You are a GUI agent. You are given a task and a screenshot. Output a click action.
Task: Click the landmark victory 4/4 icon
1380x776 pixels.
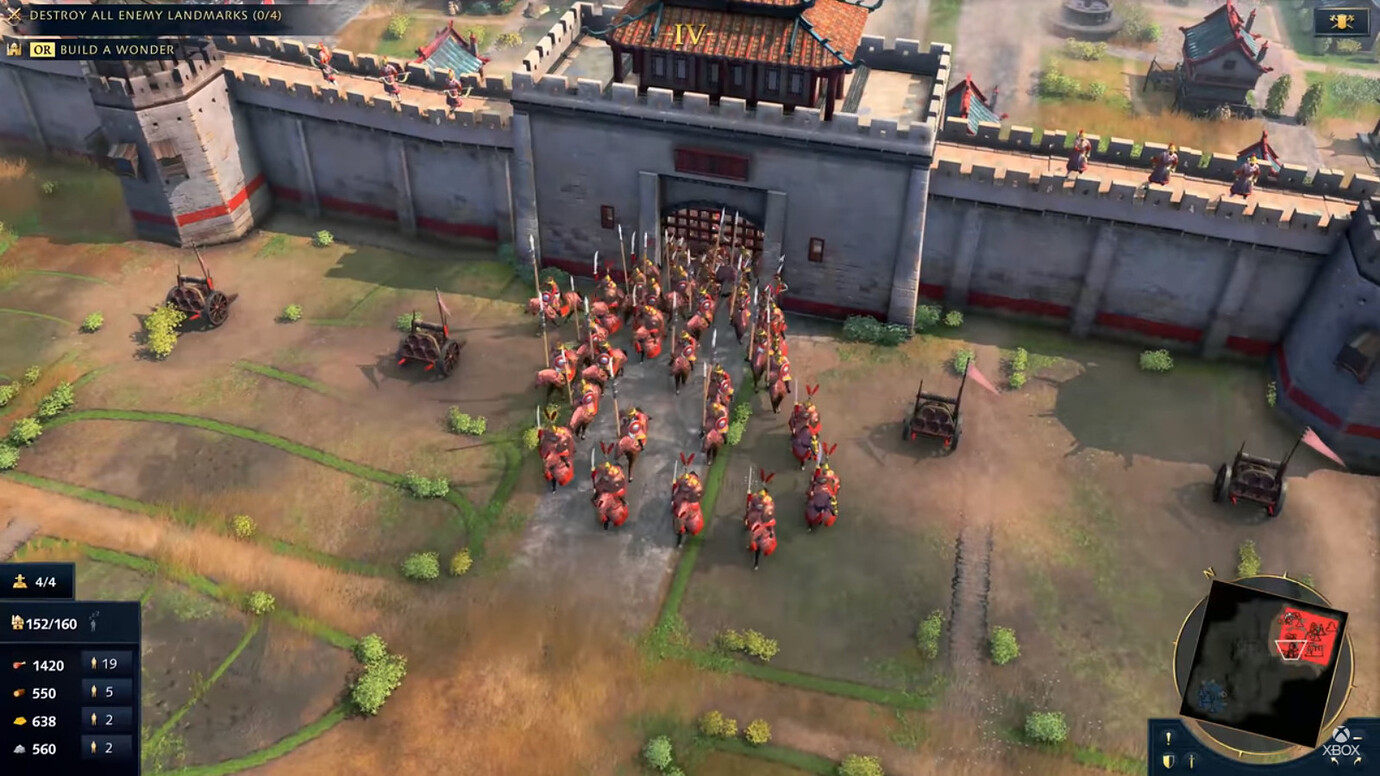[19, 581]
